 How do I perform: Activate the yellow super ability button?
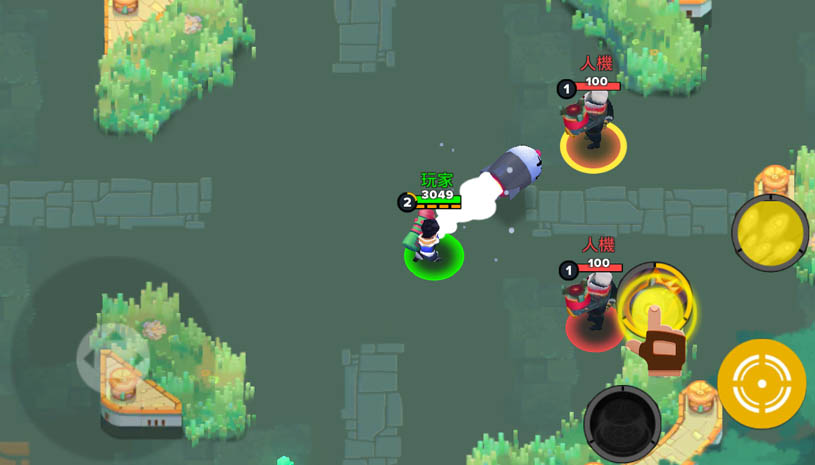tap(770, 233)
